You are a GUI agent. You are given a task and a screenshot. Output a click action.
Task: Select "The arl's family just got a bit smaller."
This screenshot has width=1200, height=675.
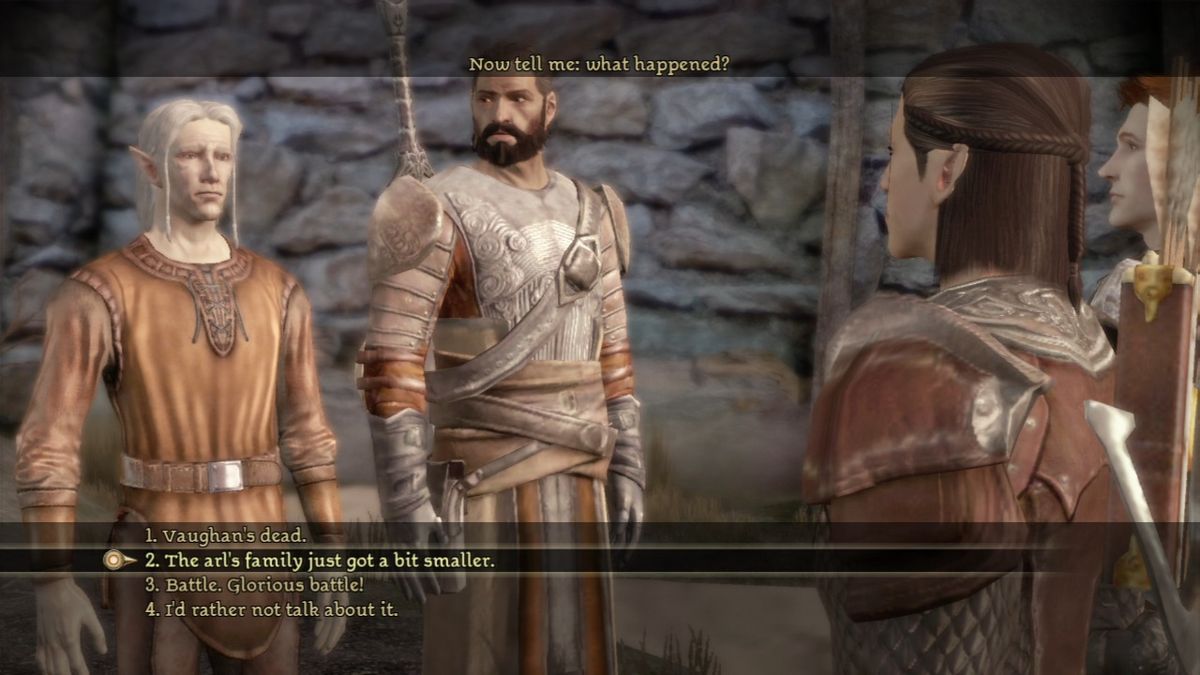coord(319,560)
